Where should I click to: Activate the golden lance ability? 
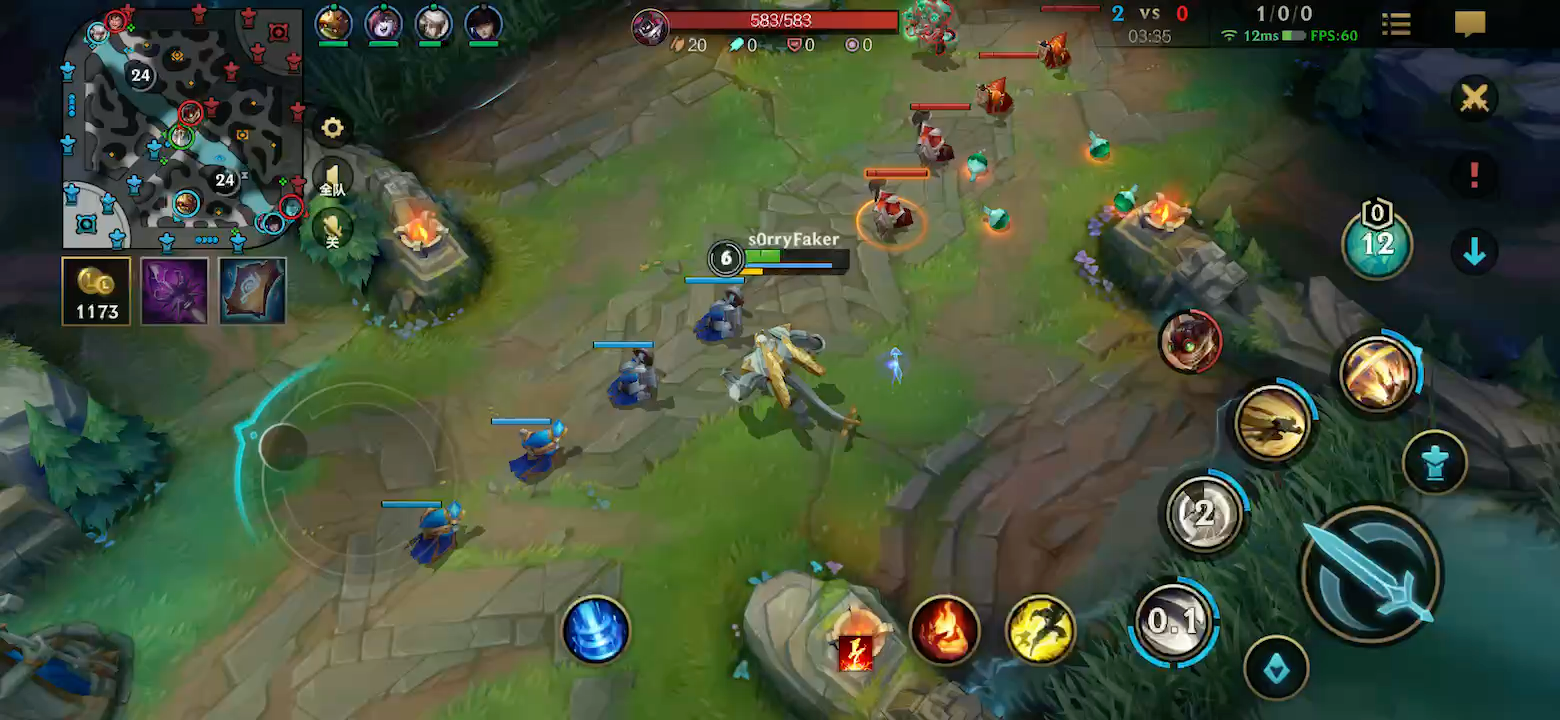point(1272,424)
